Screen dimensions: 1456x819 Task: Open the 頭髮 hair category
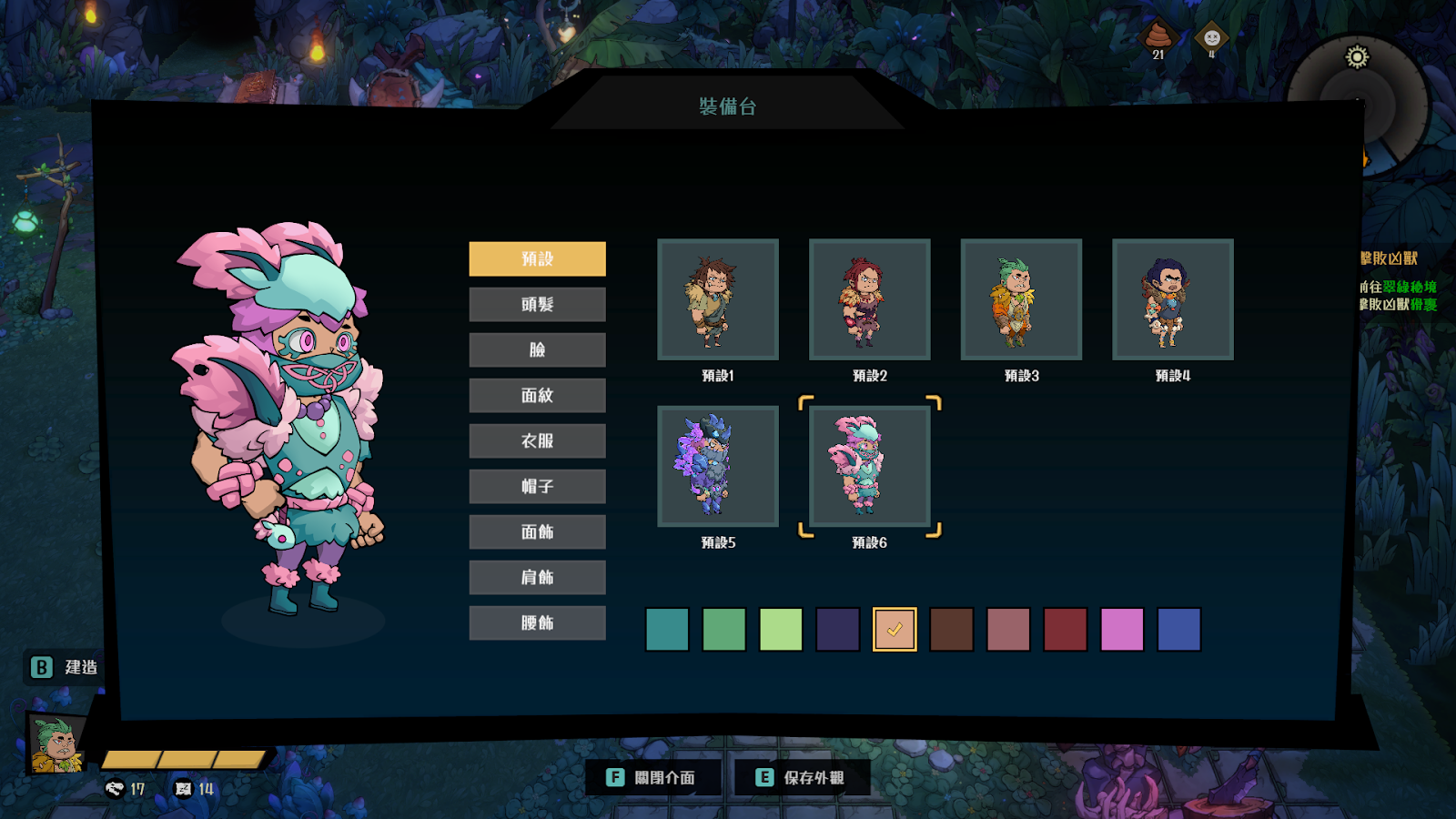pos(537,304)
